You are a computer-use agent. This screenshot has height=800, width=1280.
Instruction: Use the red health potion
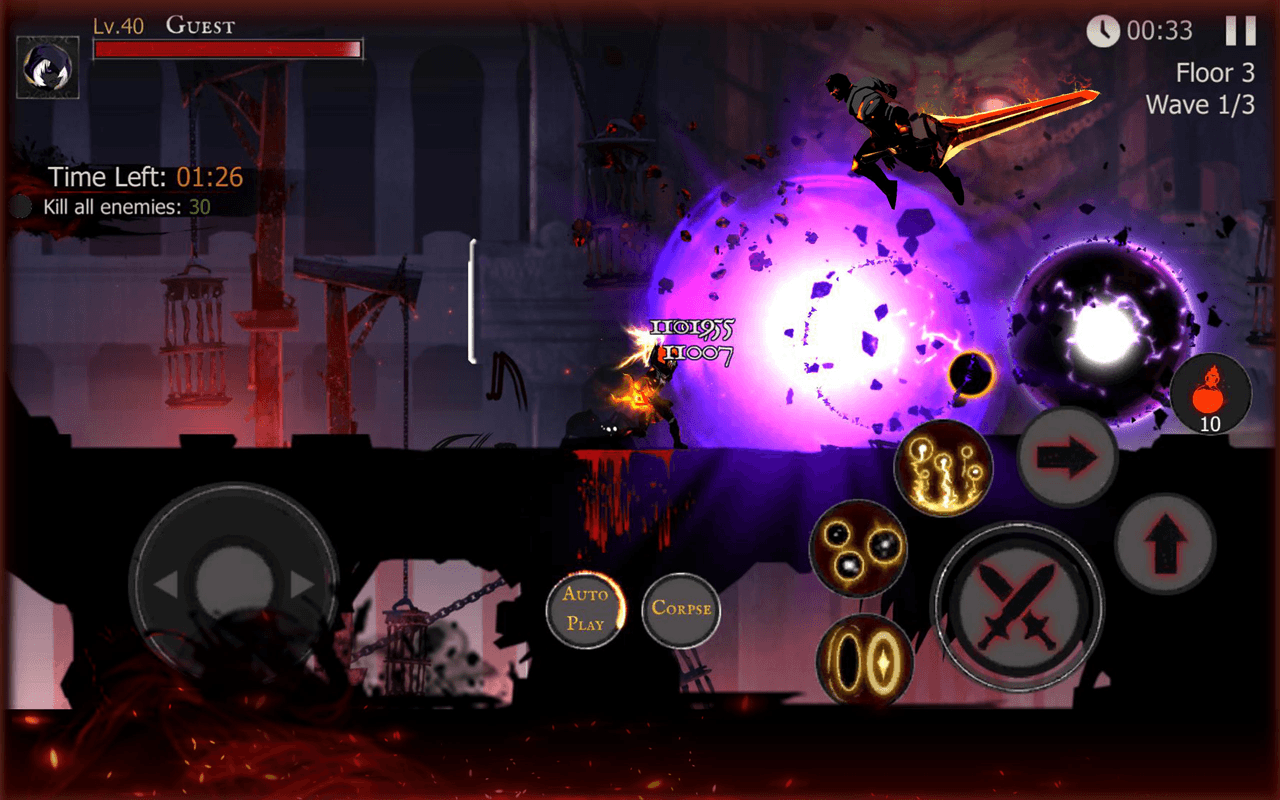[x=1210, y=392]
